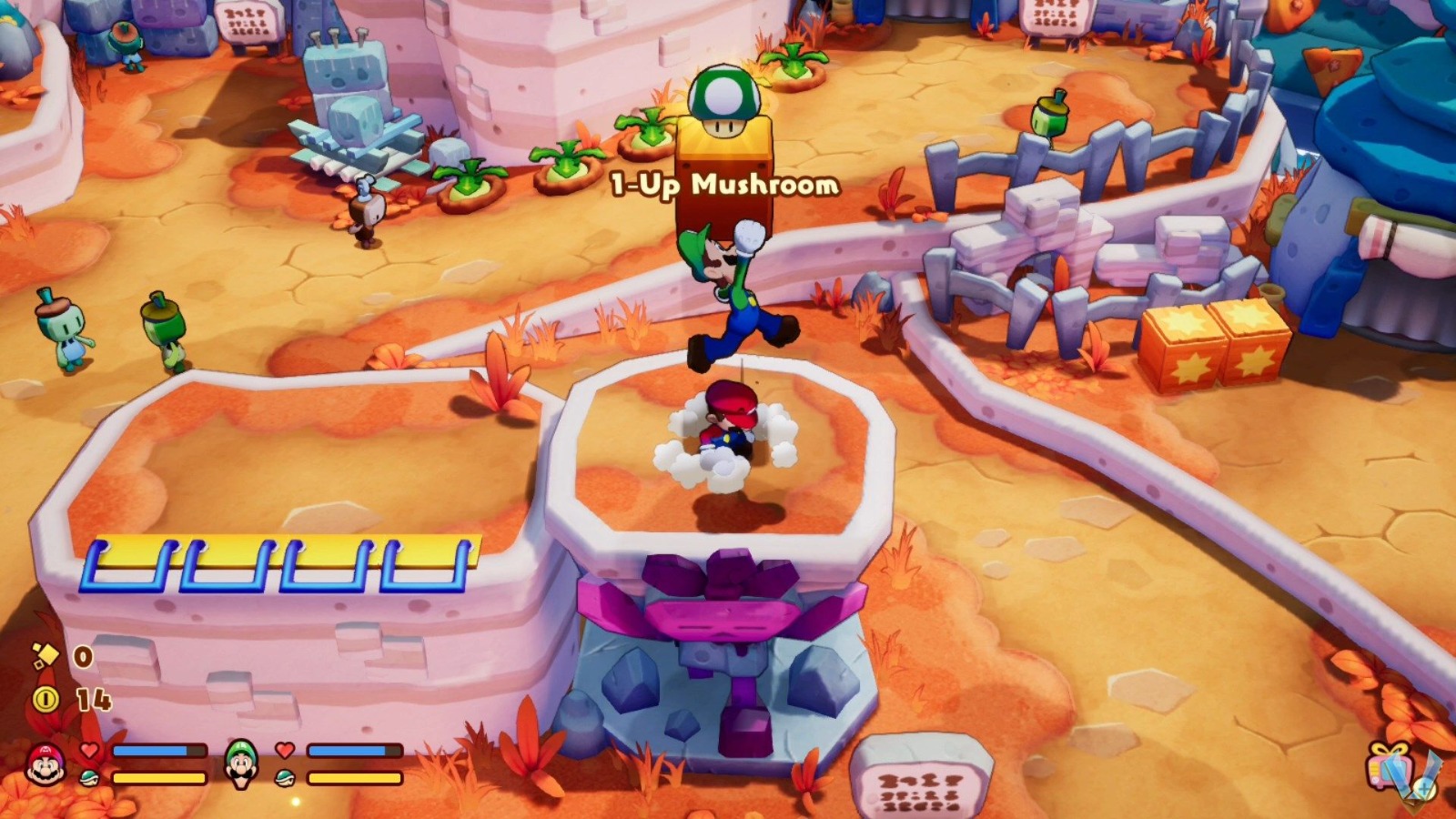Click the heart icon beside Mario's HP bar
The image size is (1456, 819).
pyautogui.click(x=88, y=749)
